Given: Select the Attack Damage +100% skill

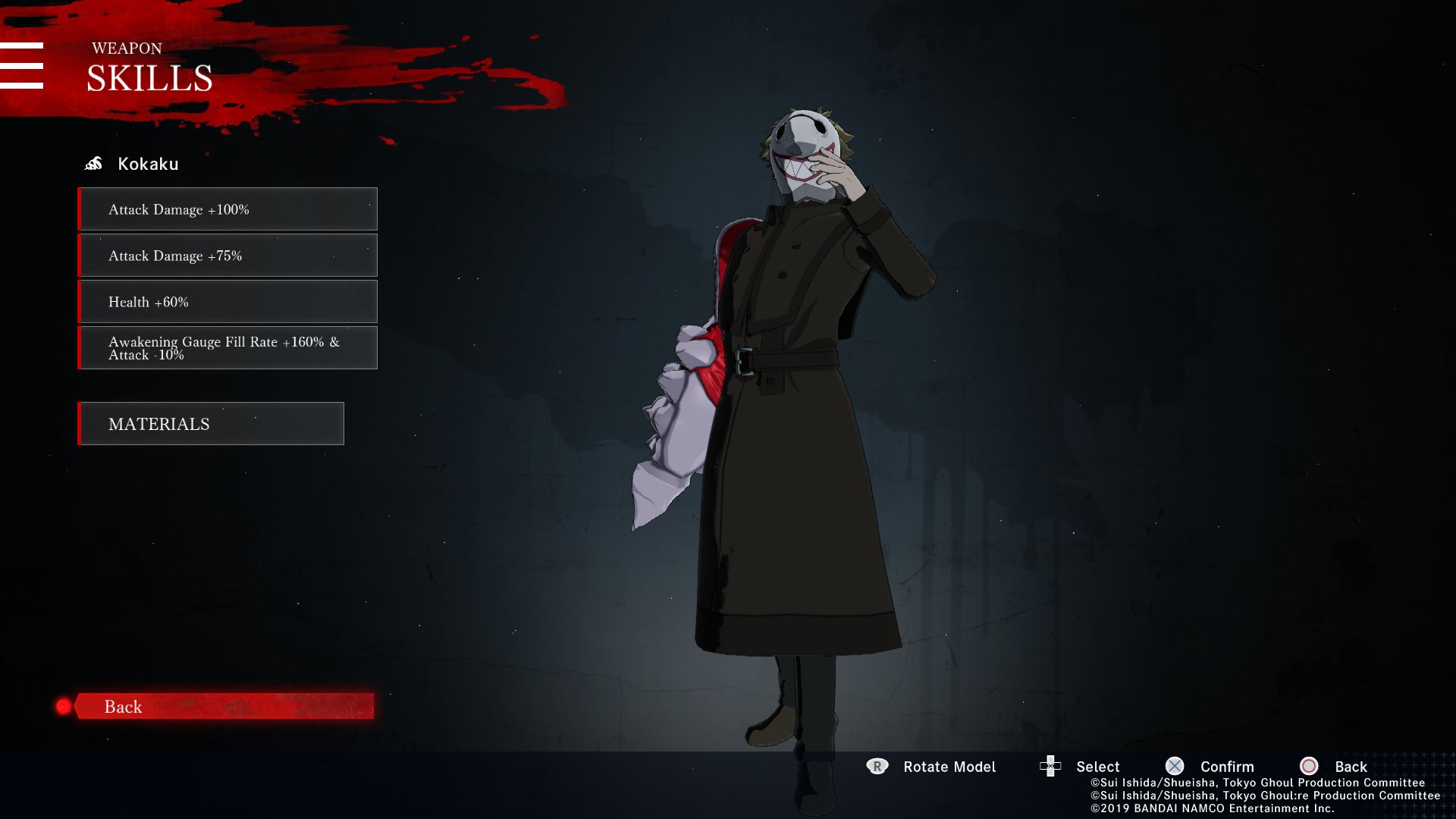Looking at the screenshot, I should [227, 209].
